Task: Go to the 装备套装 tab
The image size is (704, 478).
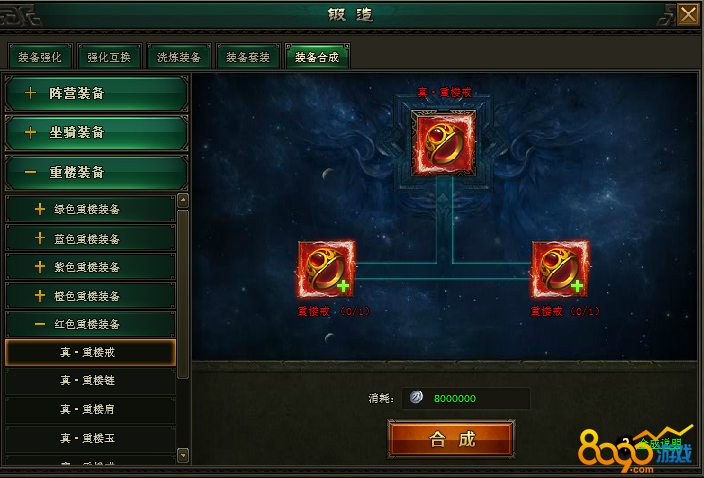Action: click(x=247, y=57)
